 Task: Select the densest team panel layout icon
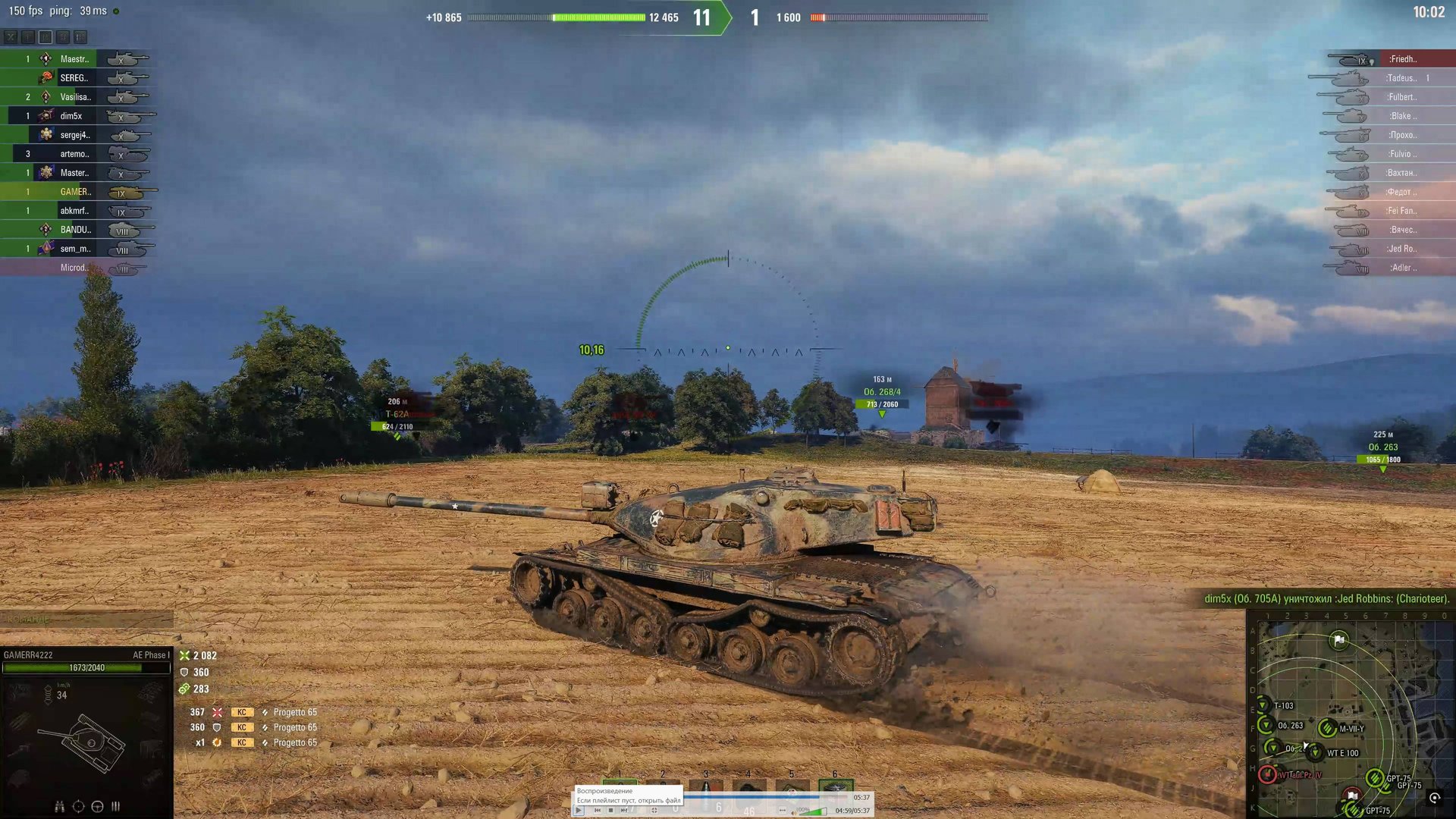pyautogui.click(x=80, y=36)
